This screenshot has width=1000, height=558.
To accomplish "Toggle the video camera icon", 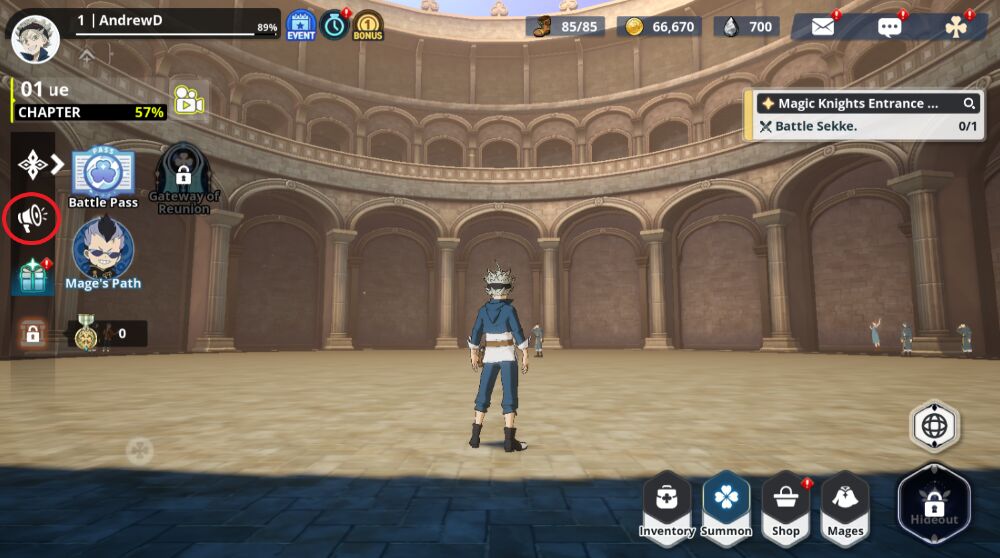I will point(188,99).
